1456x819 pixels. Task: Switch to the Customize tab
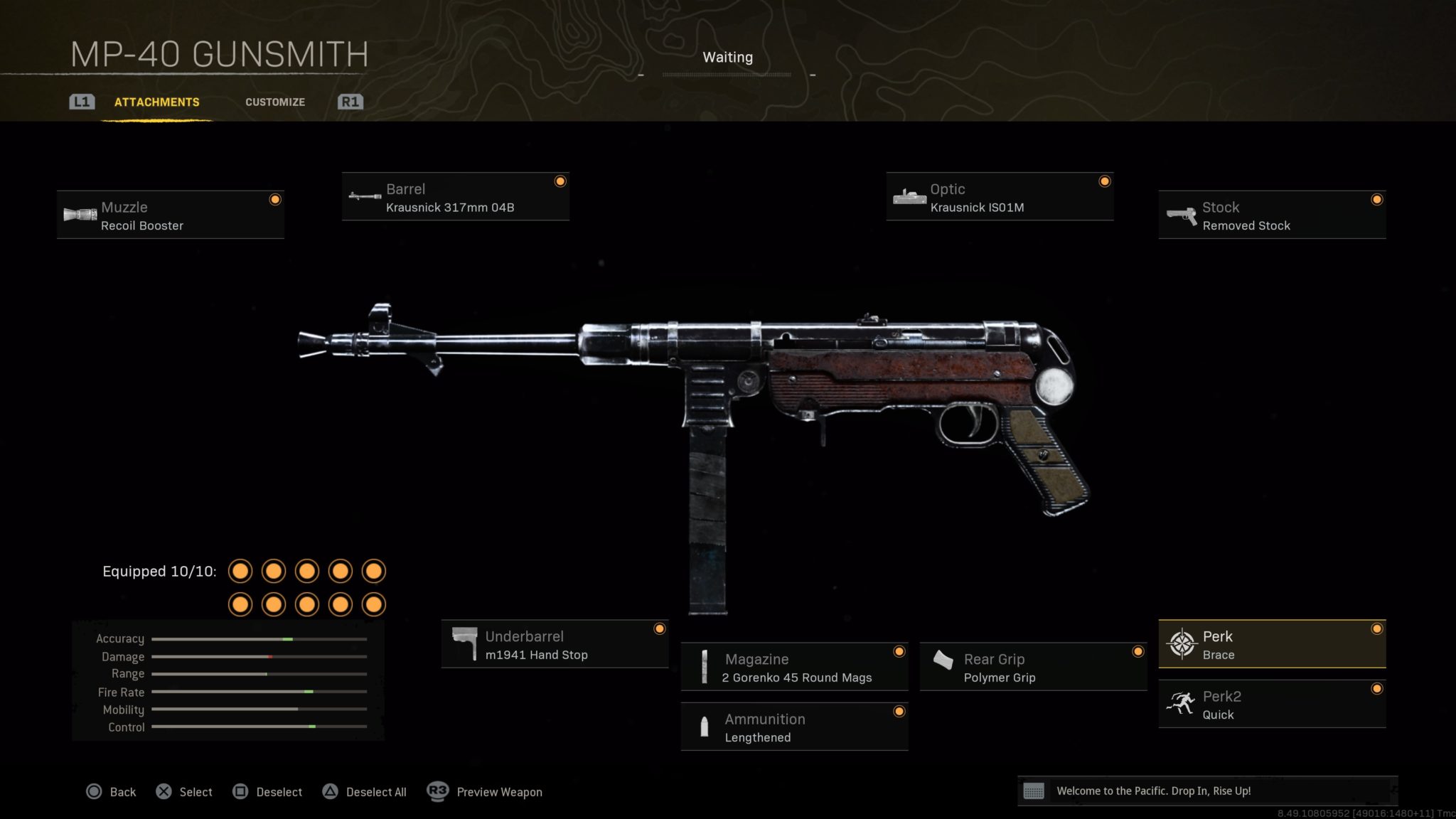[275, 102]
